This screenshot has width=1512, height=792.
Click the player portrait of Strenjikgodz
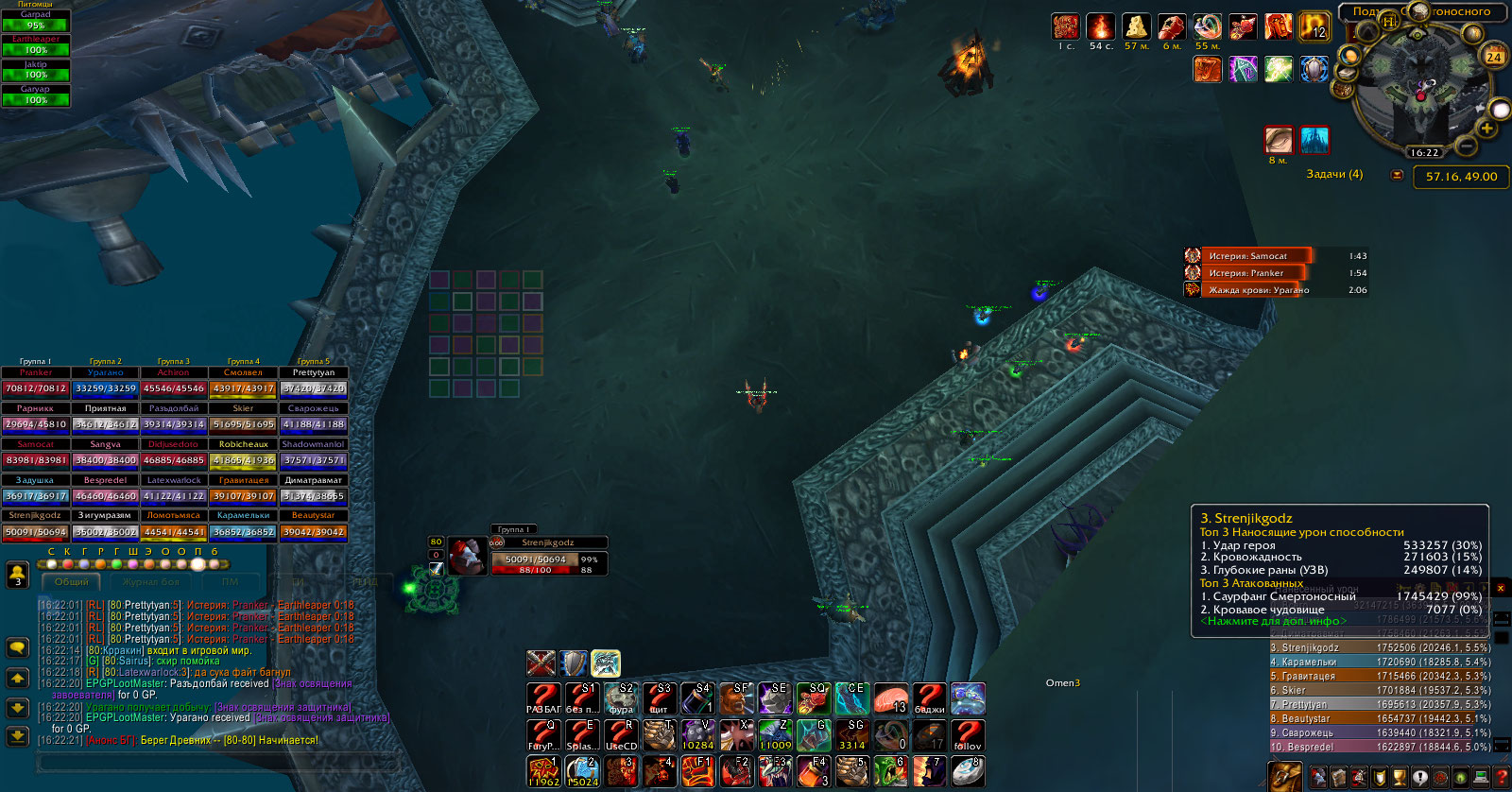pos(466,557)
